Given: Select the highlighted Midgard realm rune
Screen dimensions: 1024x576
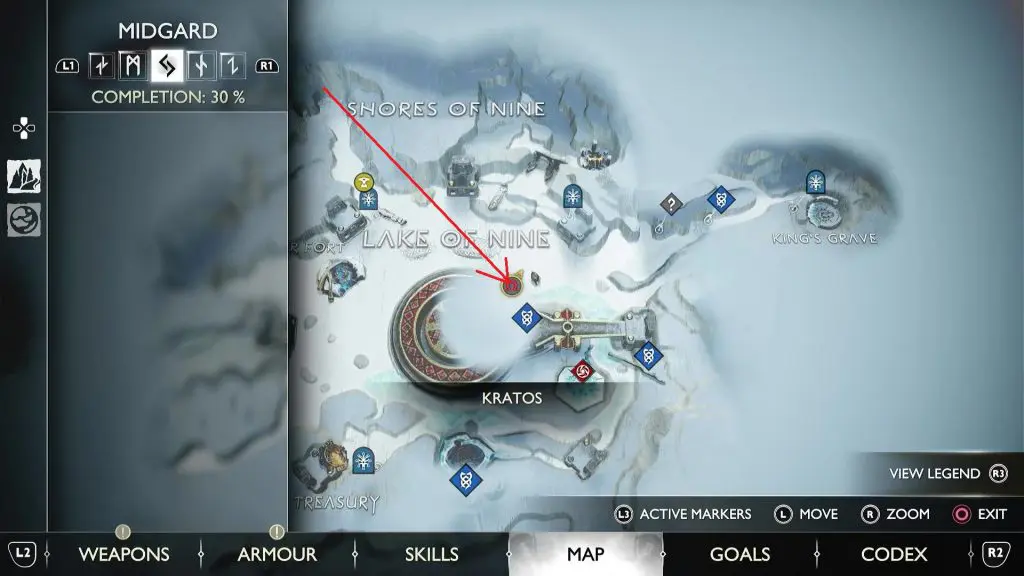Looking at the screenshot, I should (x=167, y=66).
